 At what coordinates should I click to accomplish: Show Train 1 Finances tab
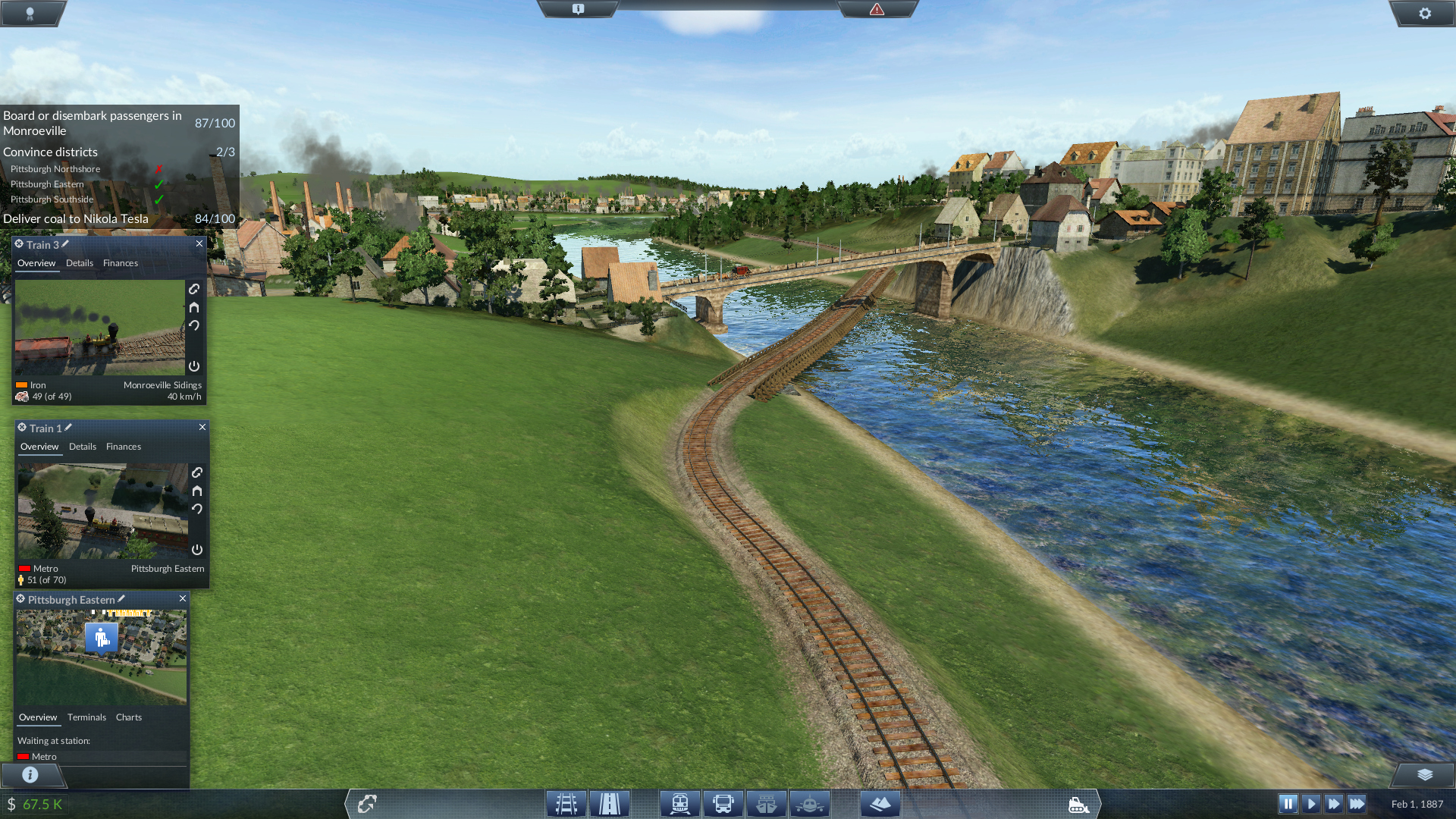[x=124, y=447]
